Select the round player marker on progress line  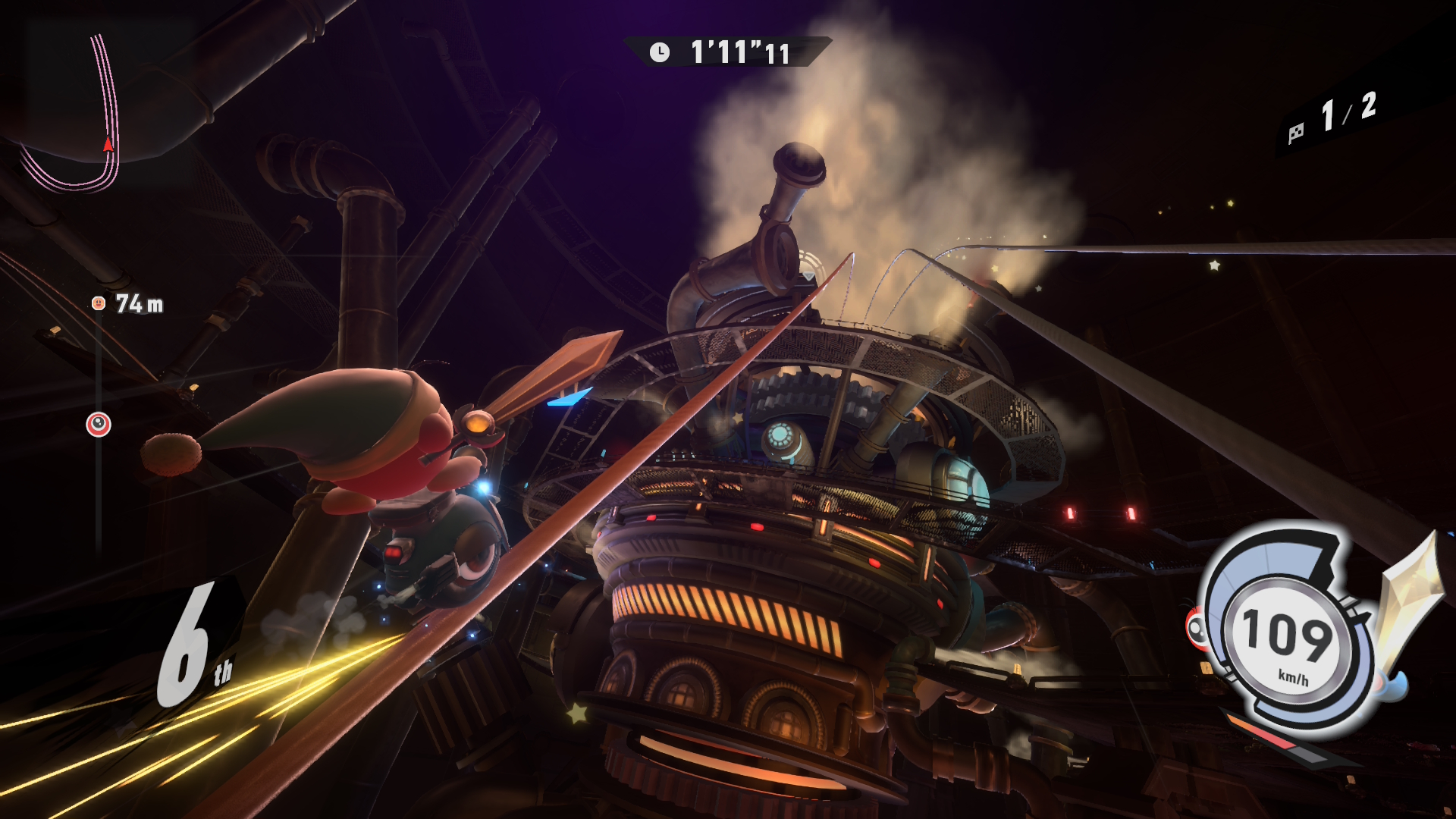(x=99, y=425)
